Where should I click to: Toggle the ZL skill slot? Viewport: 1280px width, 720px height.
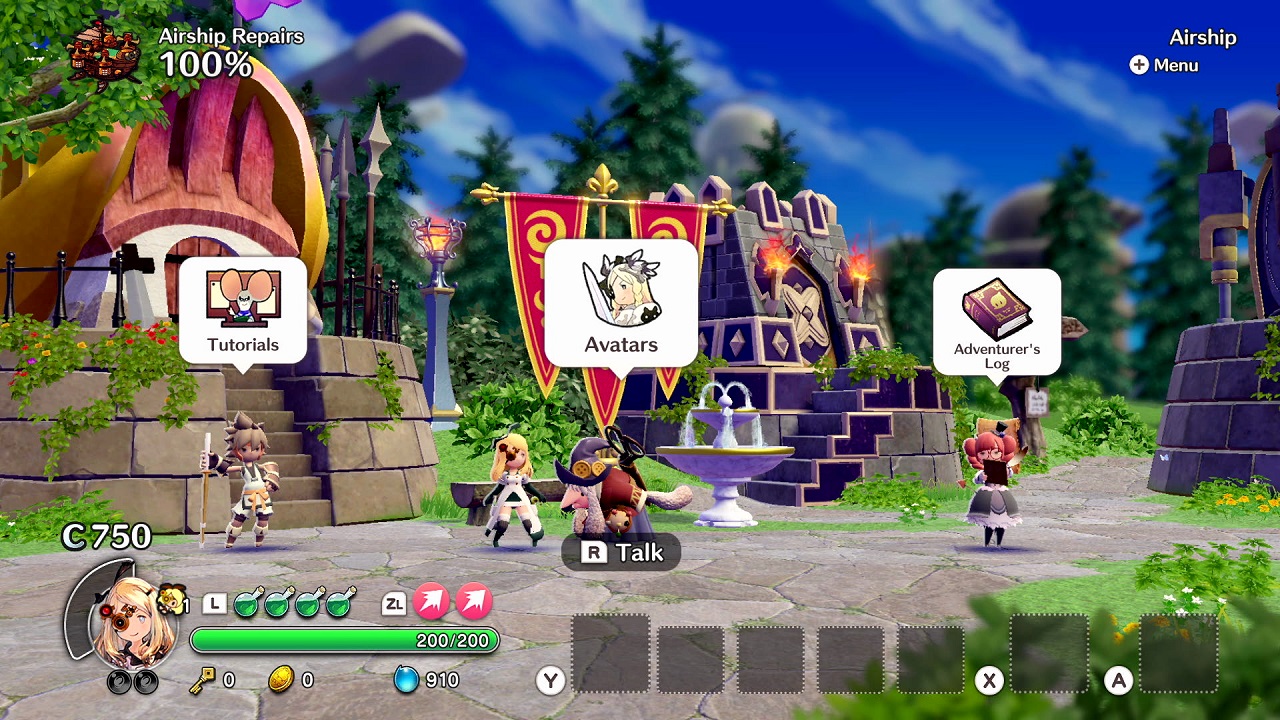pyautogui.click(x=395, y=602)
